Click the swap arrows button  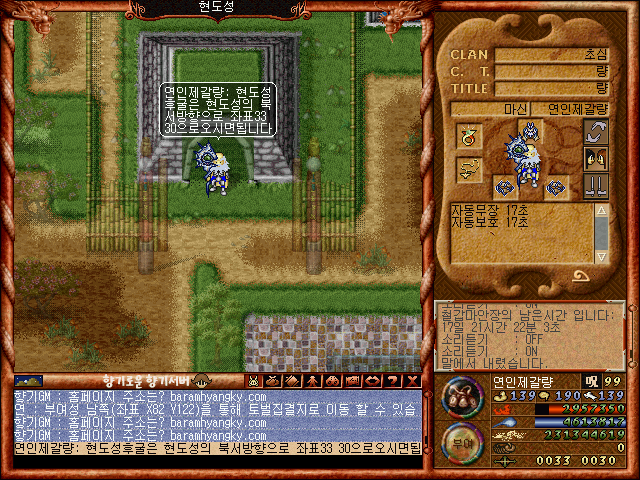tap(597, 131)
